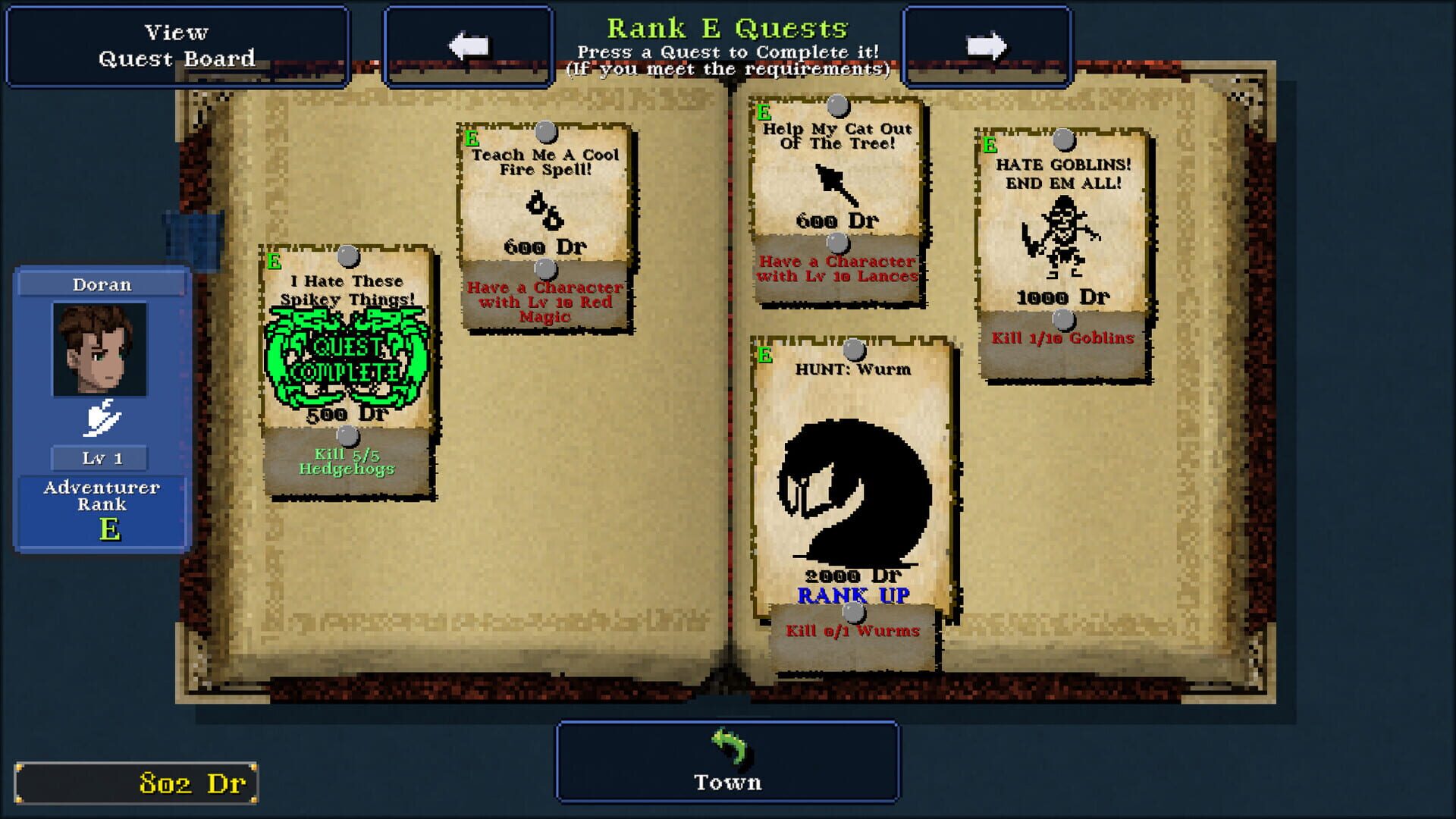This screenshot has height=819, width=1456.
Task: Open the View Quest Board screen
Action: pos(177,45)
